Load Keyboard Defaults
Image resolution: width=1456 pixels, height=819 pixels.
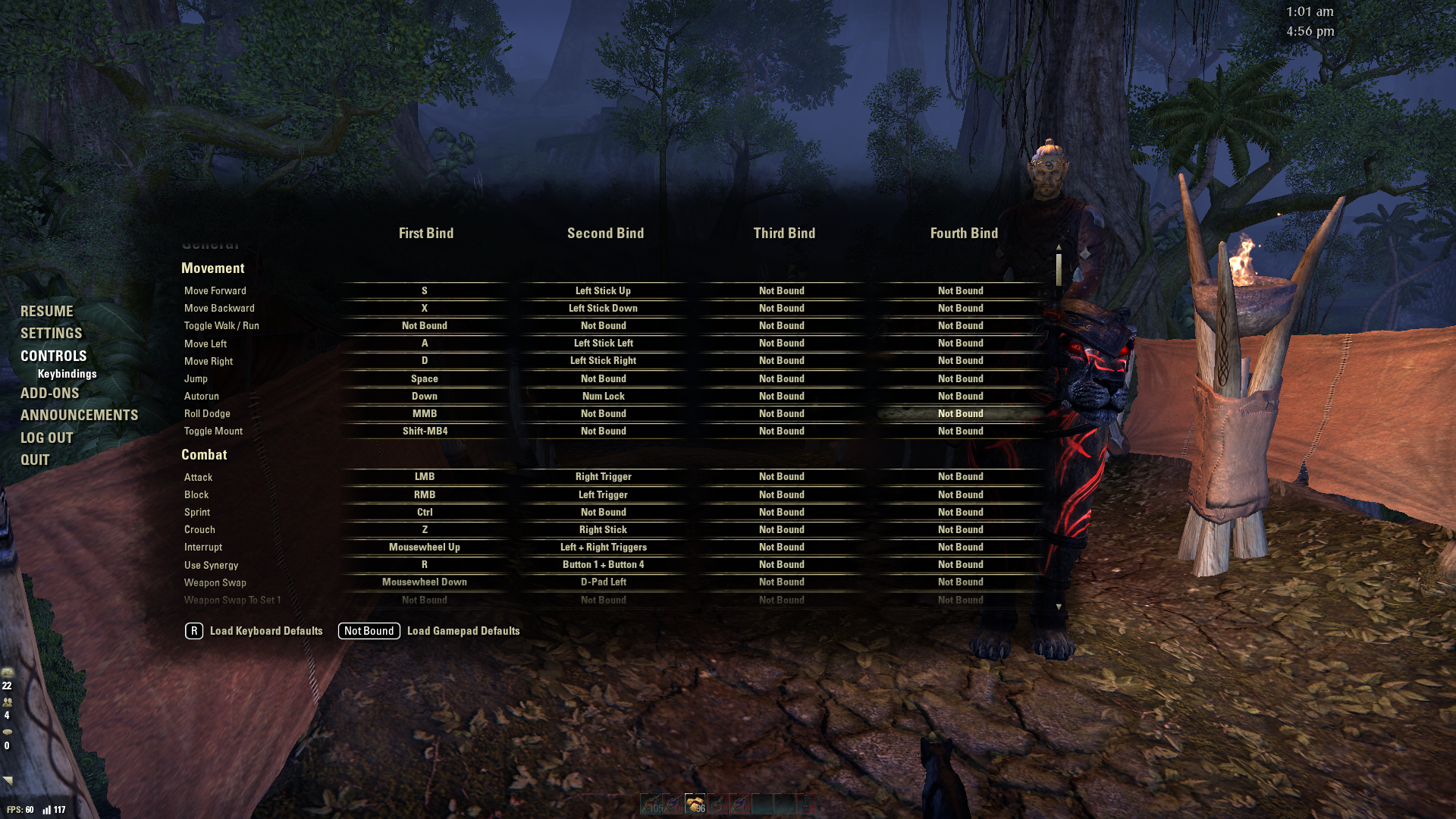[x=265, y=631]
